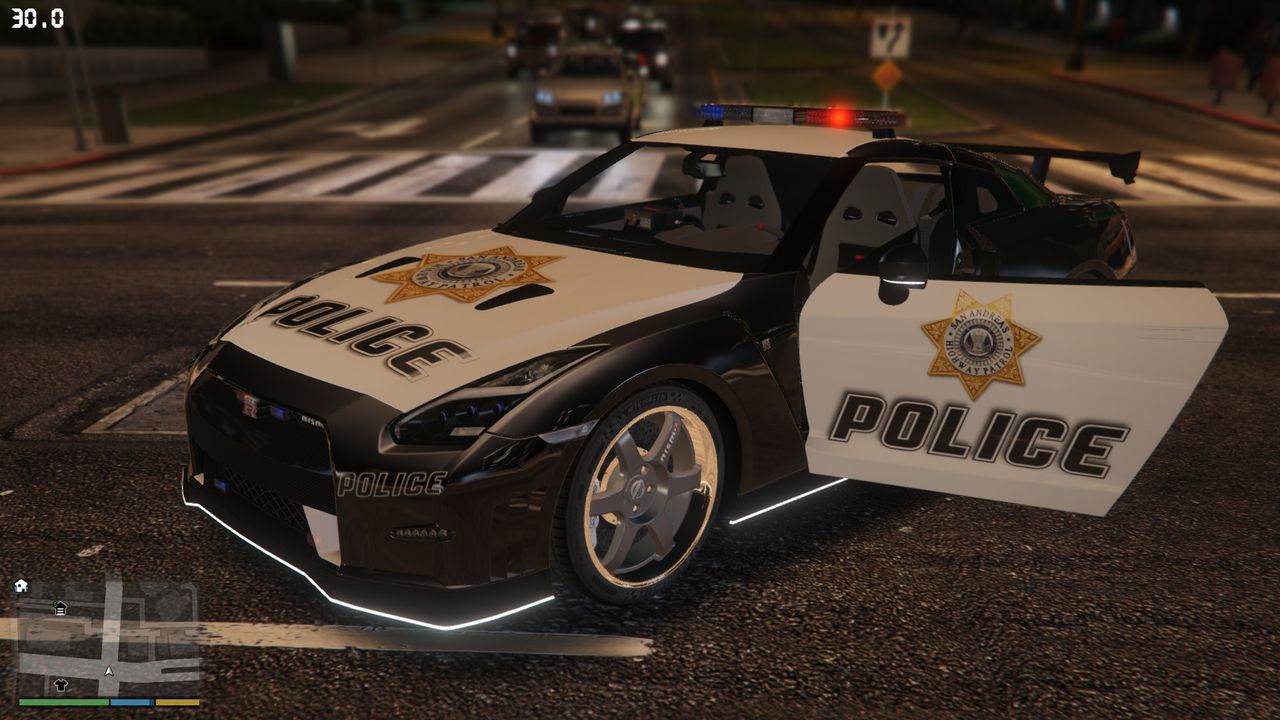This screenshot has height=720, width=1280.
Task: Click the convenience store blip on the minimap
Action: coord(60,608)
